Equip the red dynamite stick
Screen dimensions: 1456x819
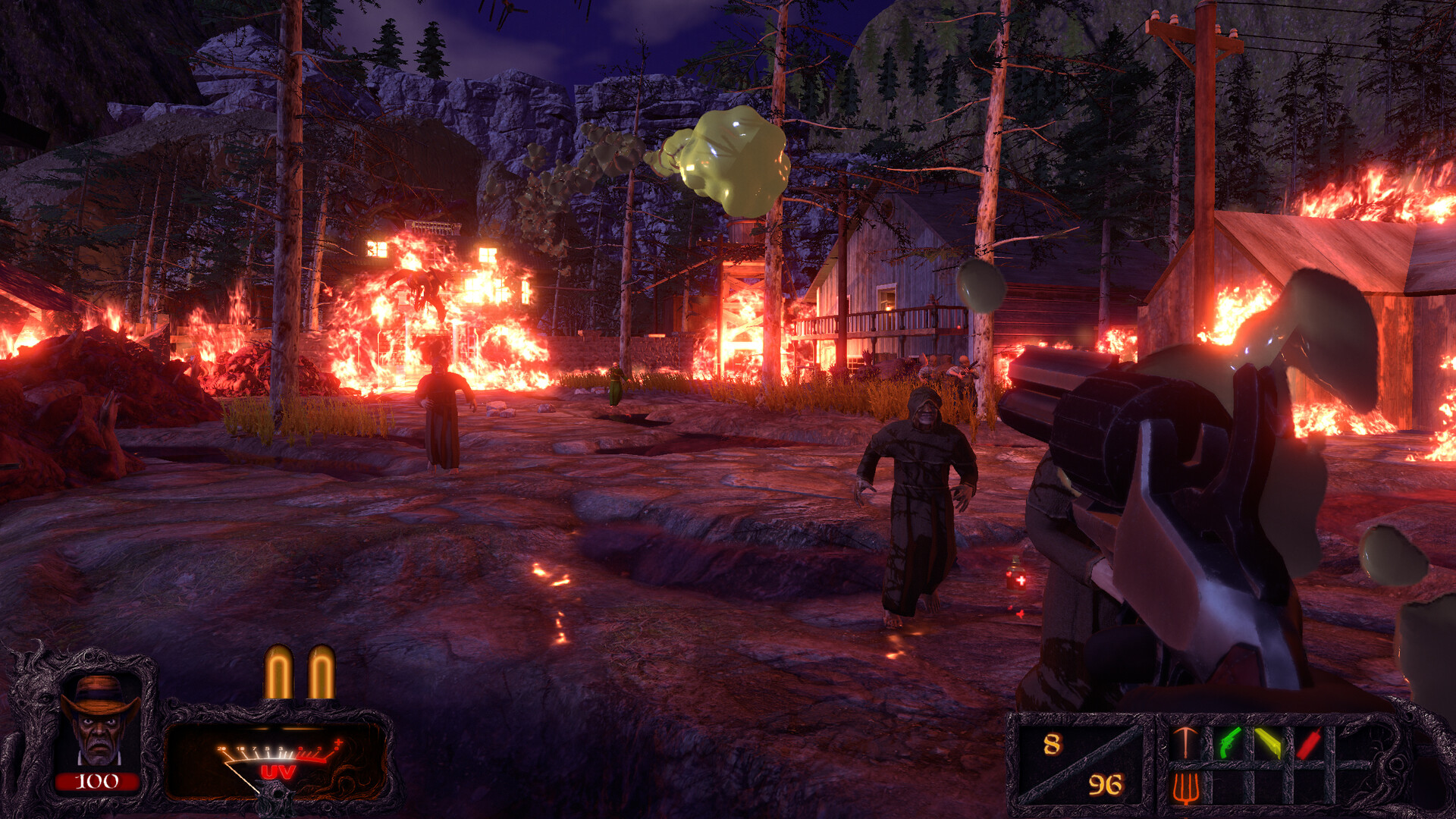1309,743
